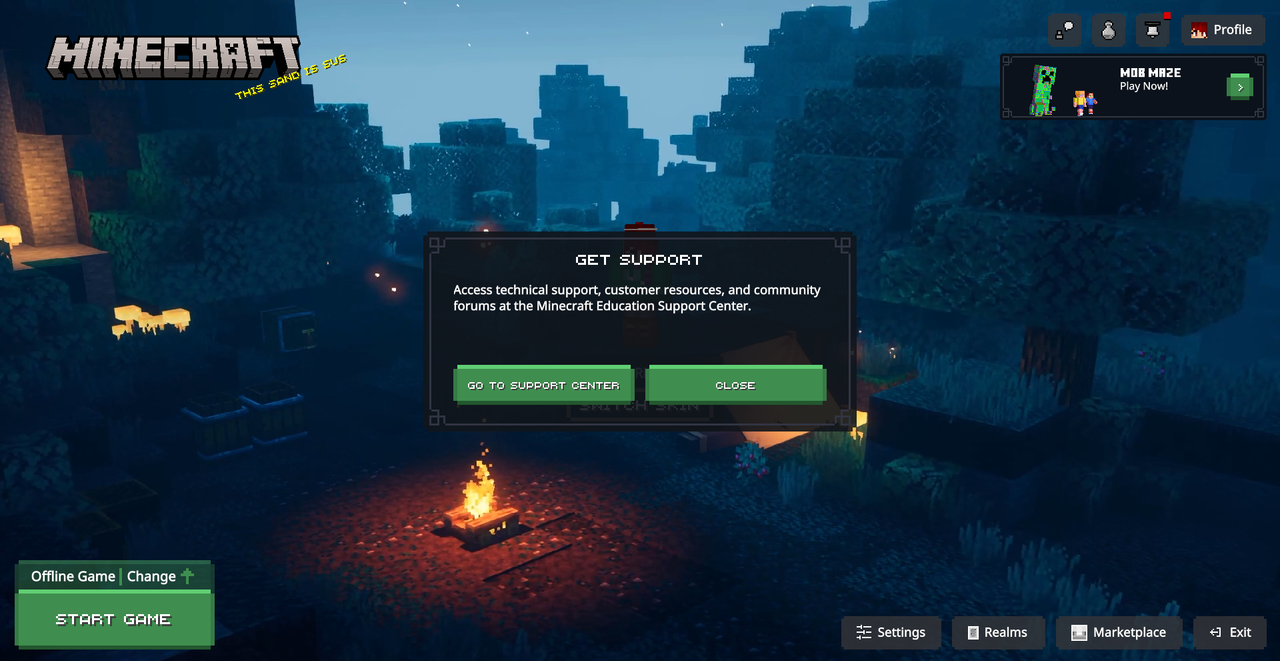1280x661 pixels.
Task: Go to Support Center from the dialog
Action: [x=543, y=385]
